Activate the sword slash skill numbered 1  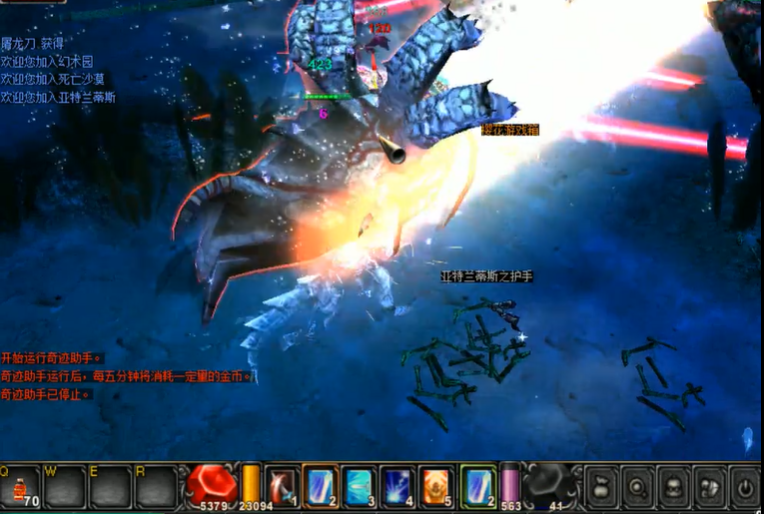(282, 485)
